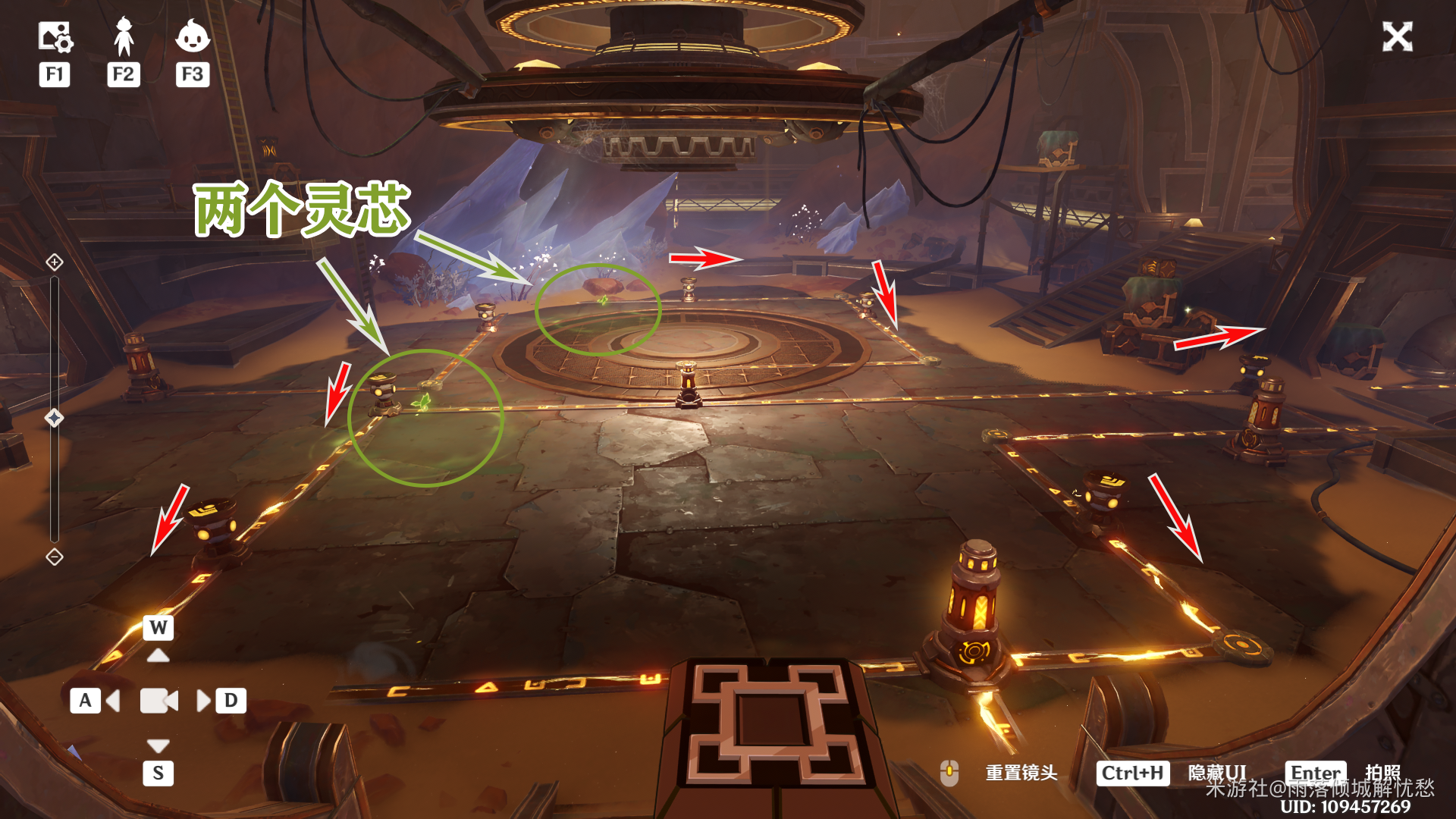The height and width of the screenshot is (819, 1456).
Task: Click the zoom-out minus button
Action: pos(55,557)
